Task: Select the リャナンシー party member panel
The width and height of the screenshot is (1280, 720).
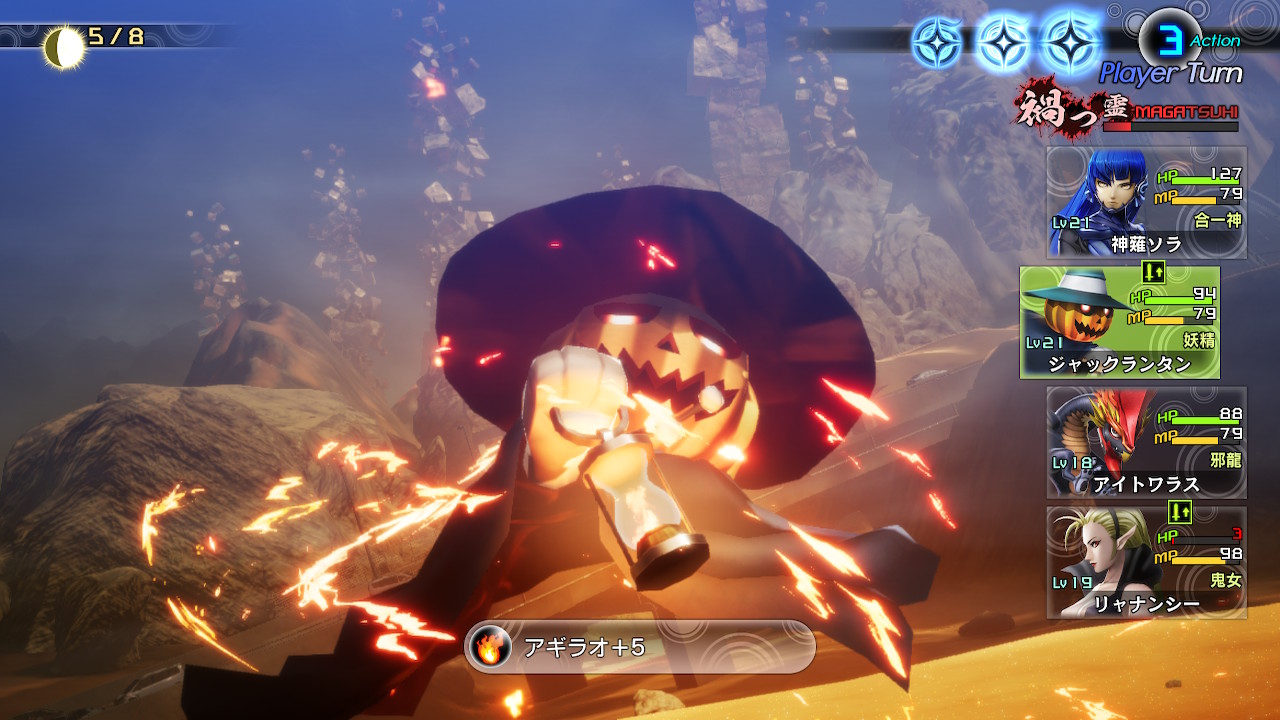Action: (1146, 562)
